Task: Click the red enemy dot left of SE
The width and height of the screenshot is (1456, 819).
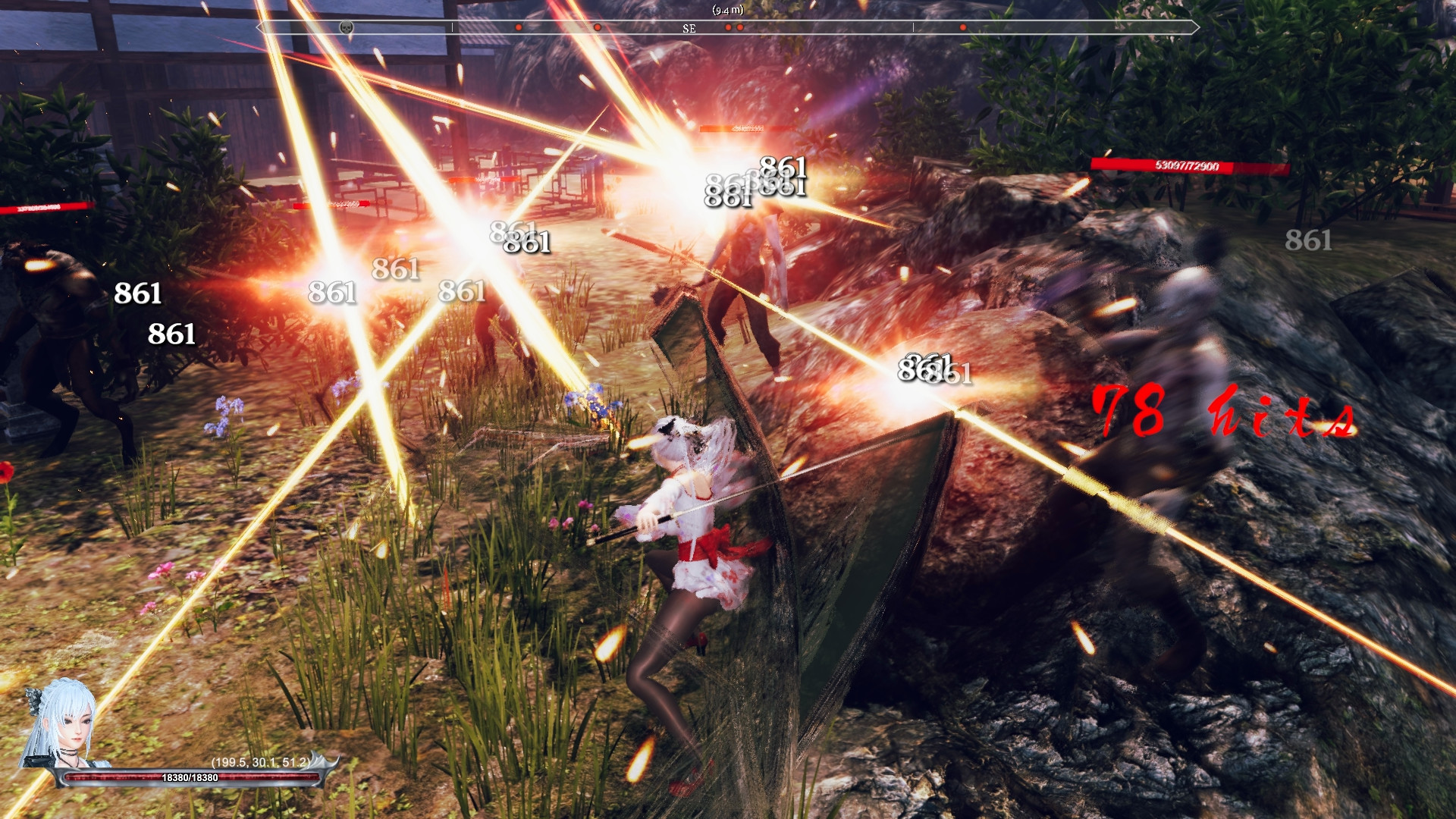Action: coord(596,26)
